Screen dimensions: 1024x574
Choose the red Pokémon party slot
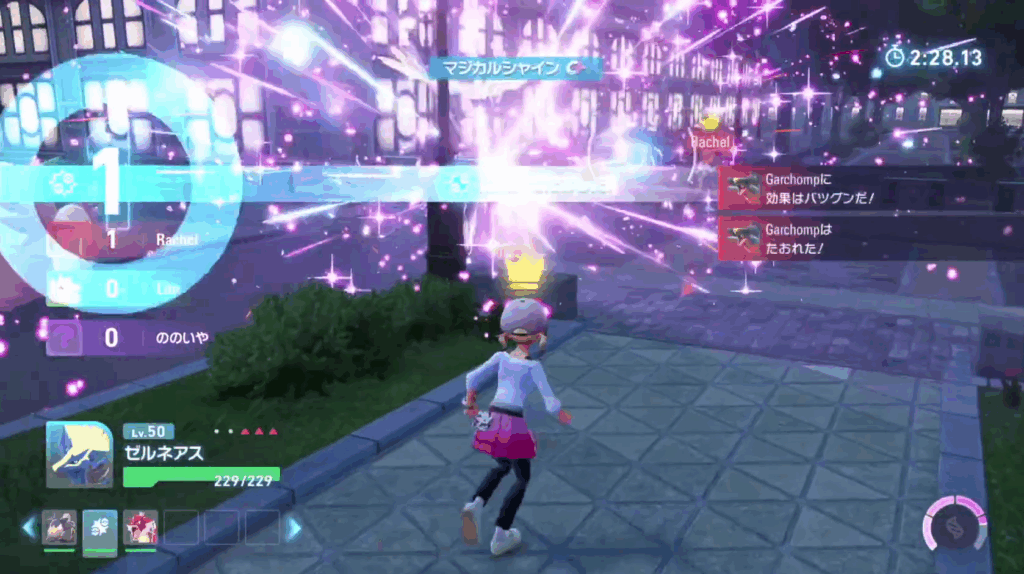[x=140, y=527]
